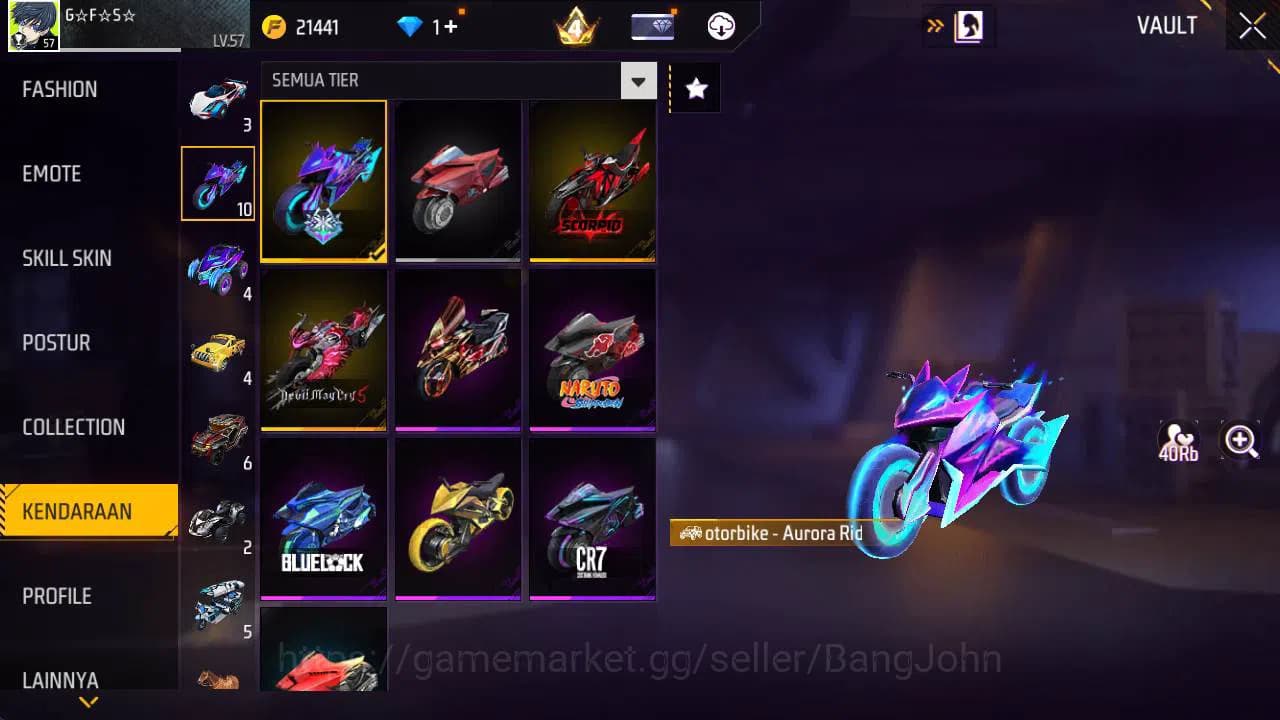Click the VAULT label

pos(1166,26)
